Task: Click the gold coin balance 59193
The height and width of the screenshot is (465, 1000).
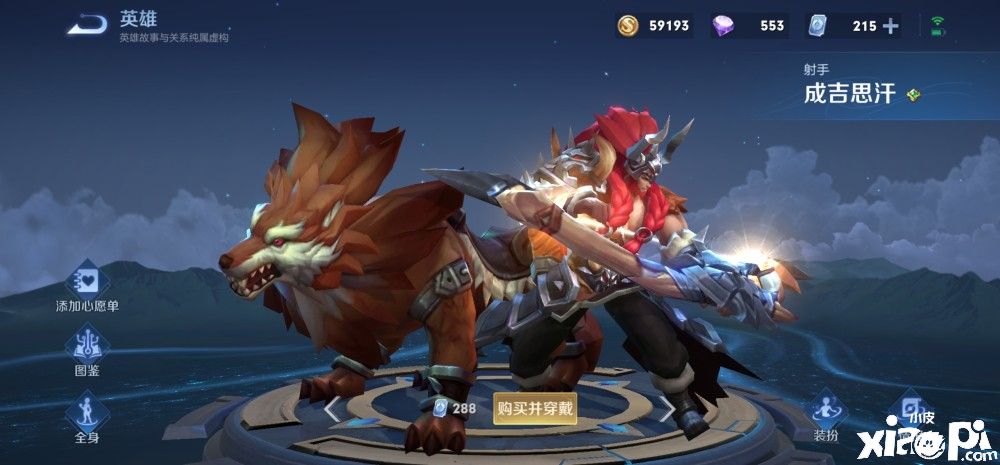Action: 654,26
